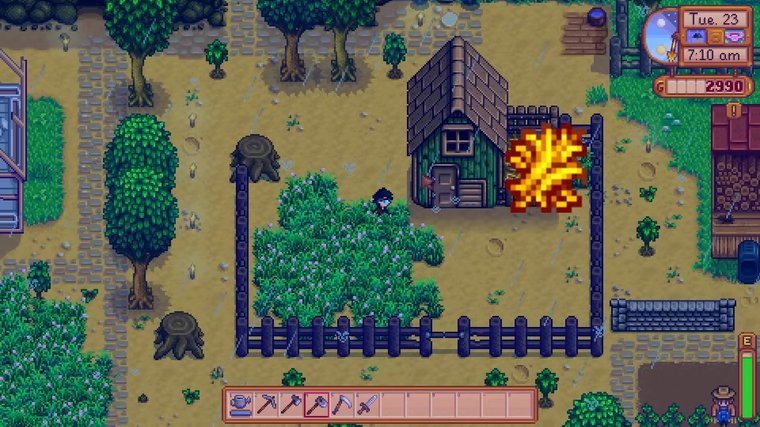Image resolution: width=760 pixels, height=427 pixels.
Task: Equip the scythe from the hotbar
Action: (343, 405)
